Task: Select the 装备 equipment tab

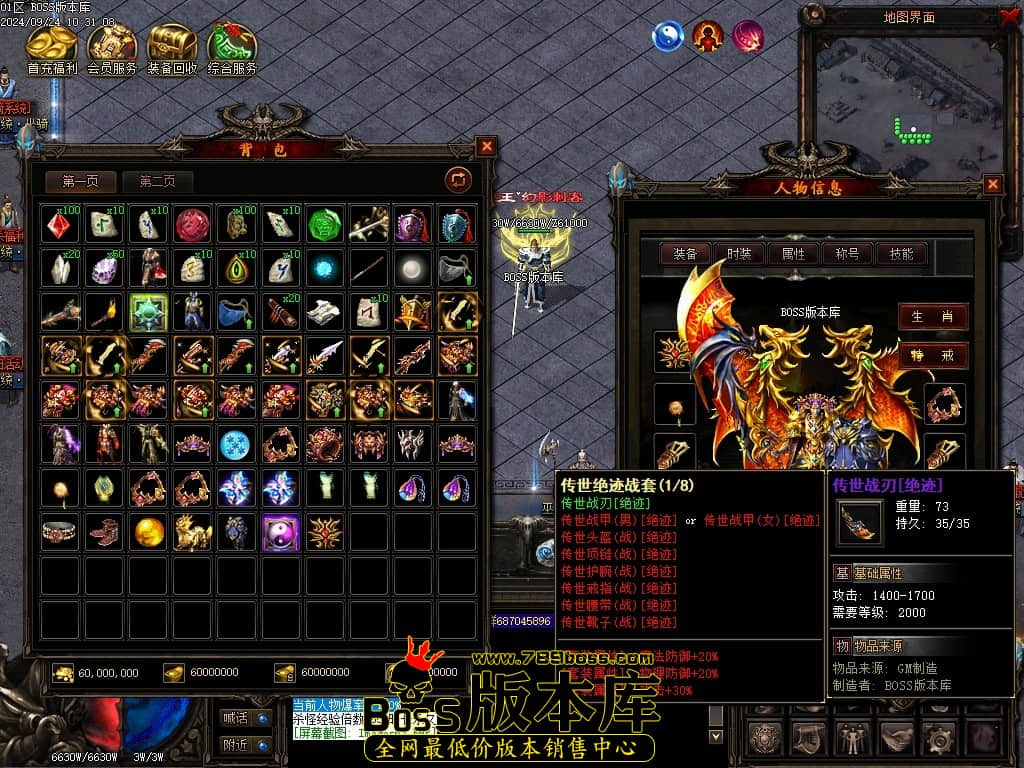Action: pos(685,254)
